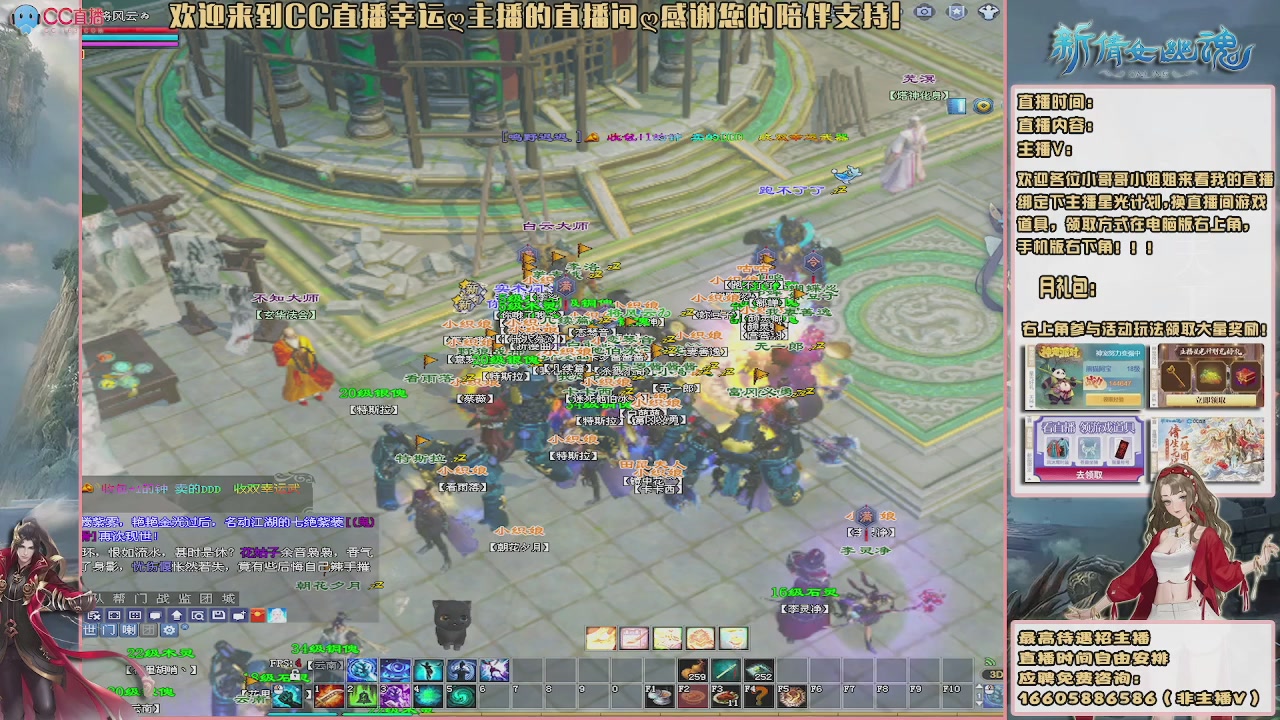Image resolution: width=1280 pixels, height=720 pixels.
Task: Switch to the 帮 guild chat tab
Action: coord(118,598)
